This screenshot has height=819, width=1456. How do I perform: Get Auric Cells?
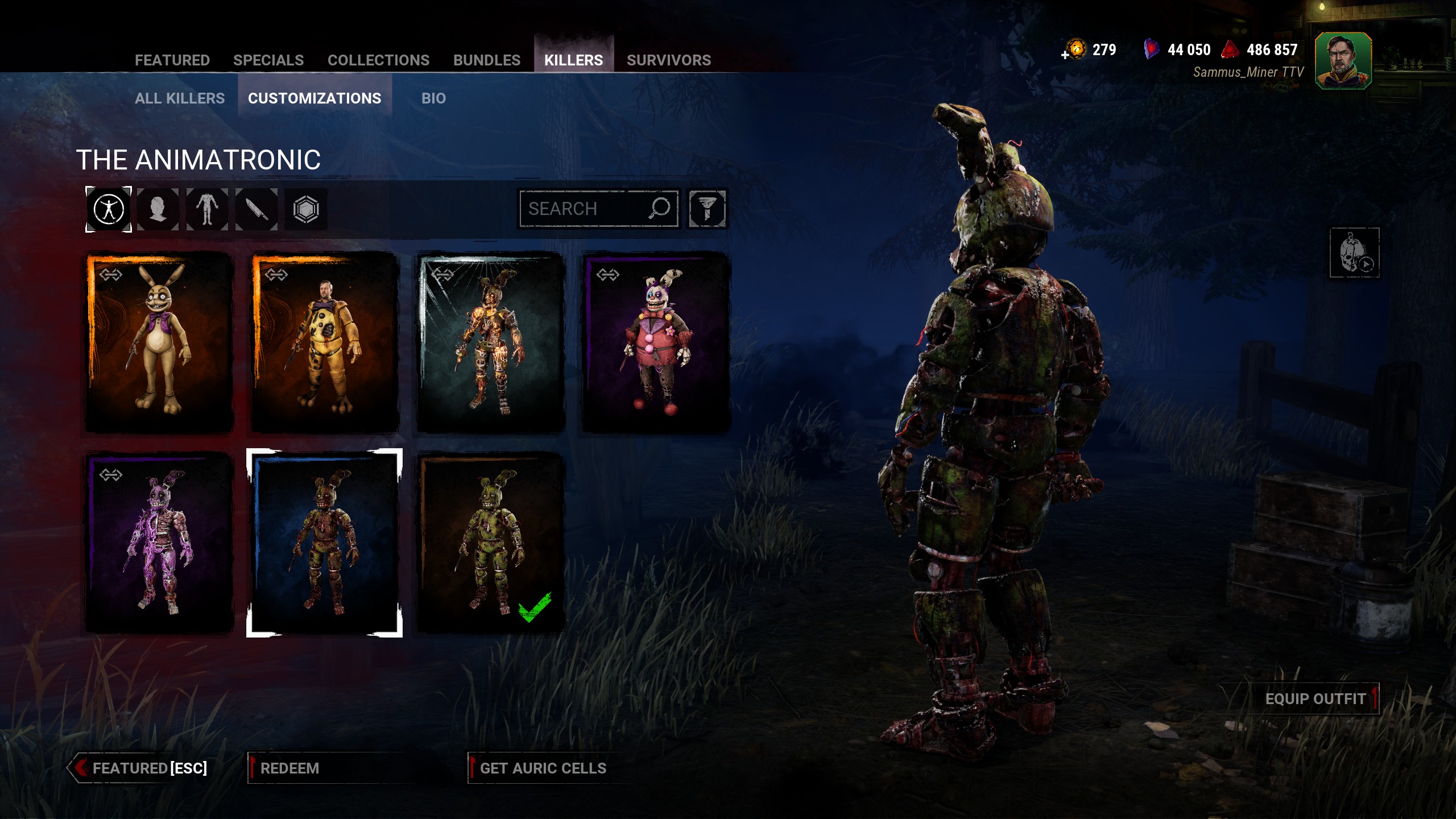(x=543, y=768)
